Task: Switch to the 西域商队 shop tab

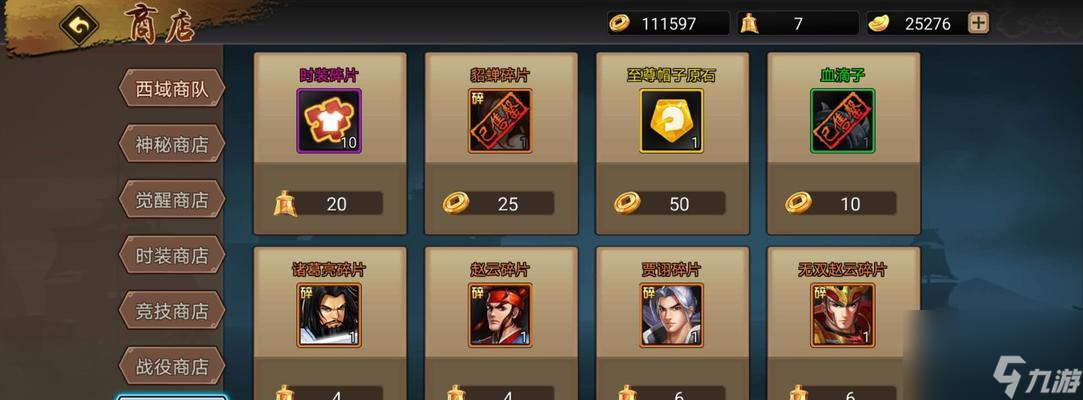Action: pyautogui.click(x=172, y=89)
